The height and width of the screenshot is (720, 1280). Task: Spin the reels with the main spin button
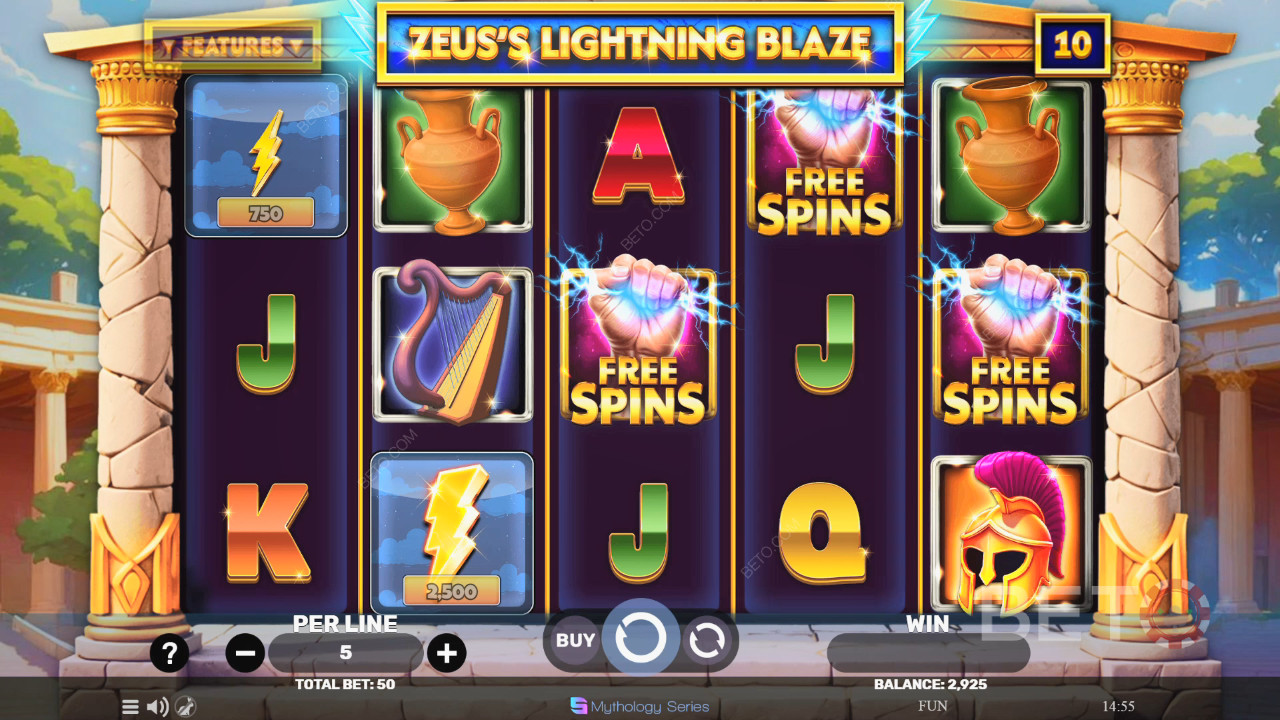point(640,638)
